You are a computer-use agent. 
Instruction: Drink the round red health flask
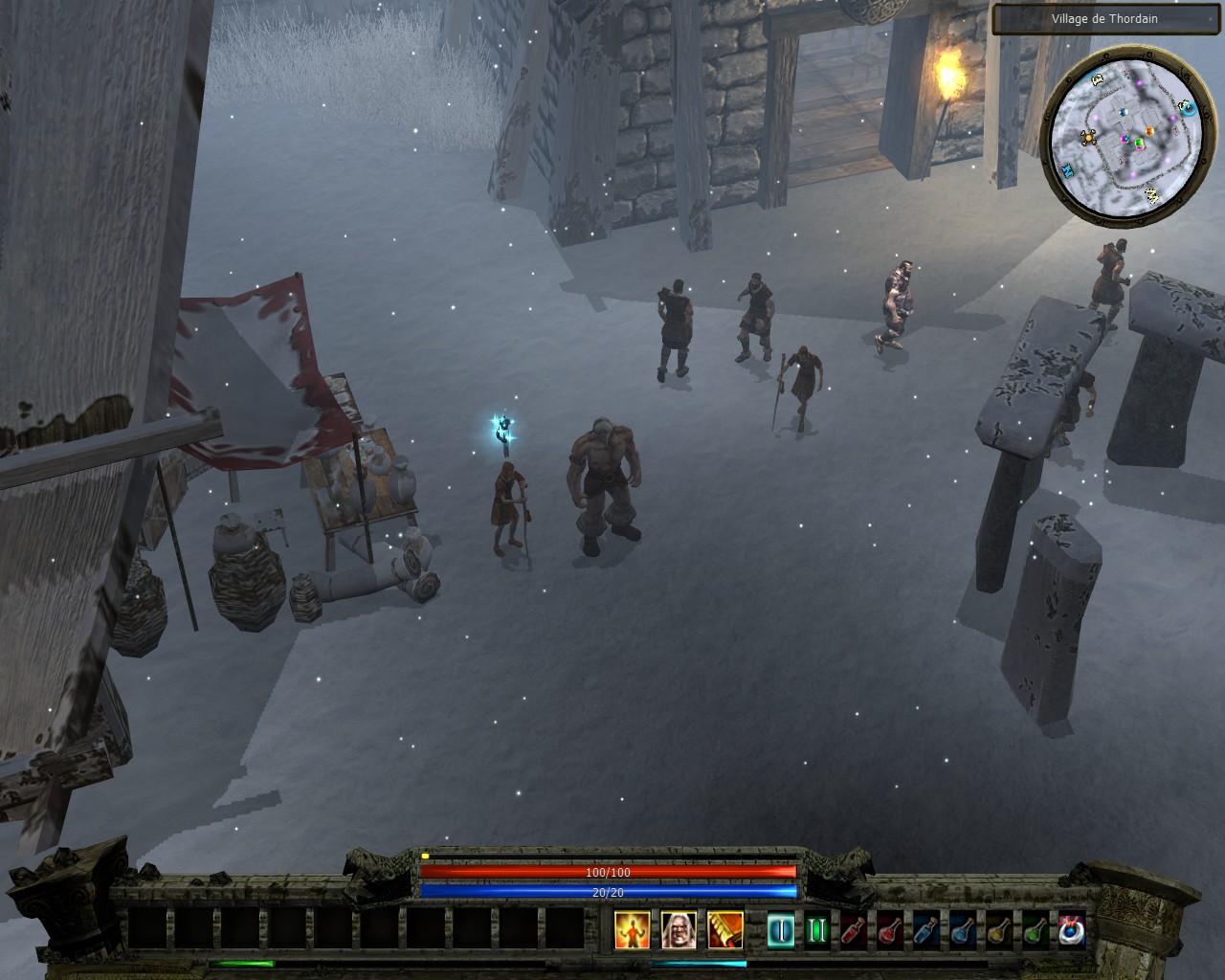(889, 929)
